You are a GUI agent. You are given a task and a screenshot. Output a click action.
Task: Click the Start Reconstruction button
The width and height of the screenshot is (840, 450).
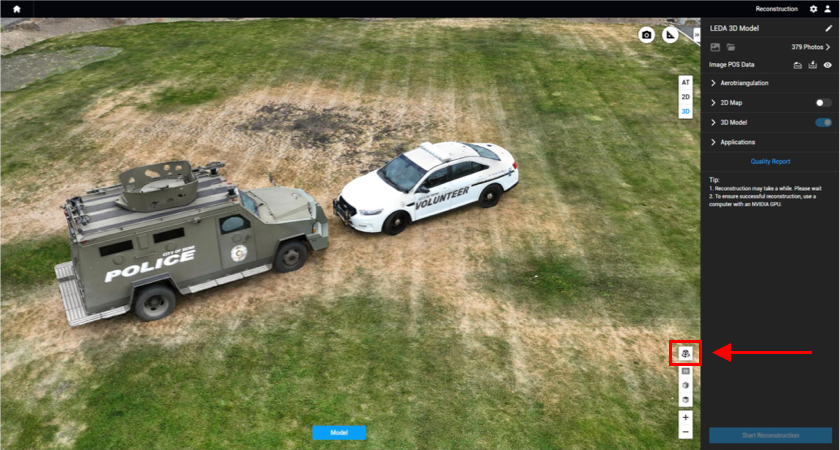point(770,435)
